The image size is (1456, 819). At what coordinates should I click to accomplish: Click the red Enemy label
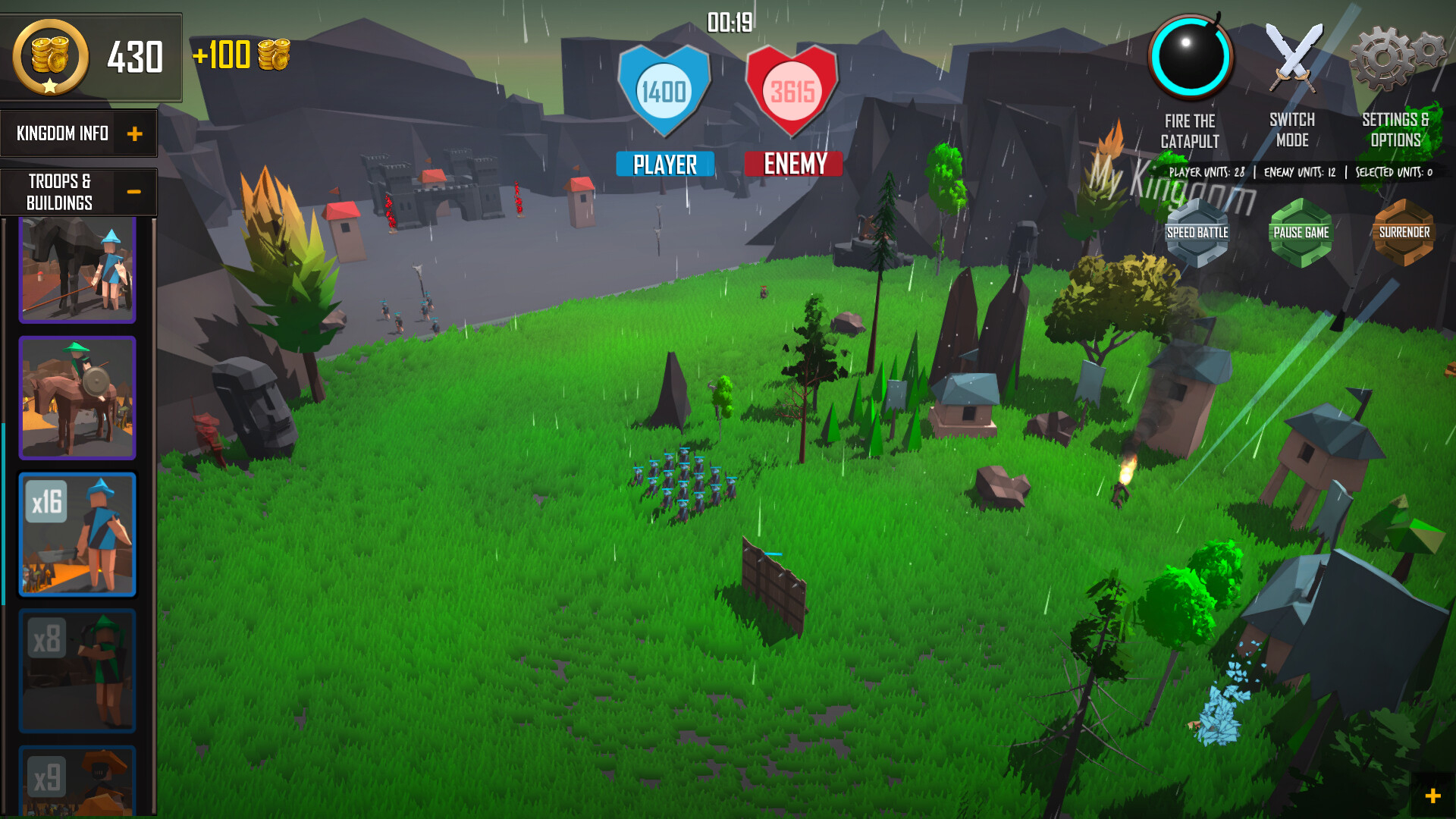pos(793,164)
